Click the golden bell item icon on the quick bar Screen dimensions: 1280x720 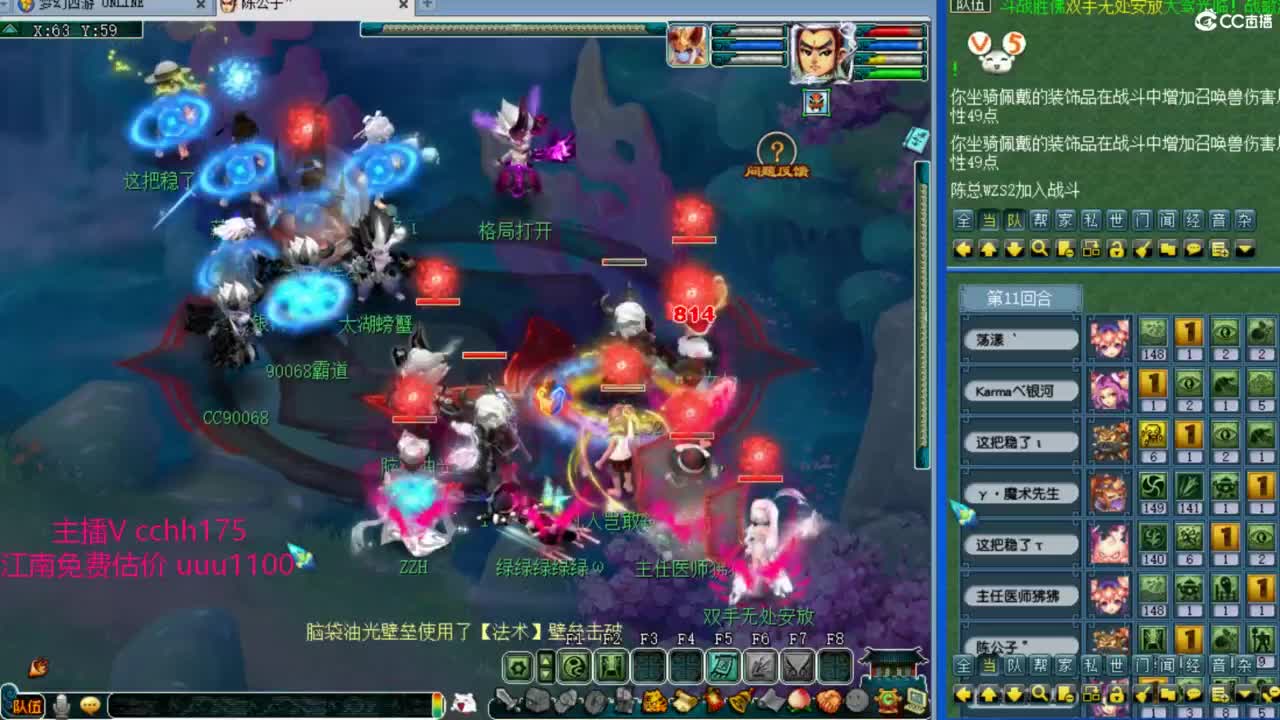[739, 698]
